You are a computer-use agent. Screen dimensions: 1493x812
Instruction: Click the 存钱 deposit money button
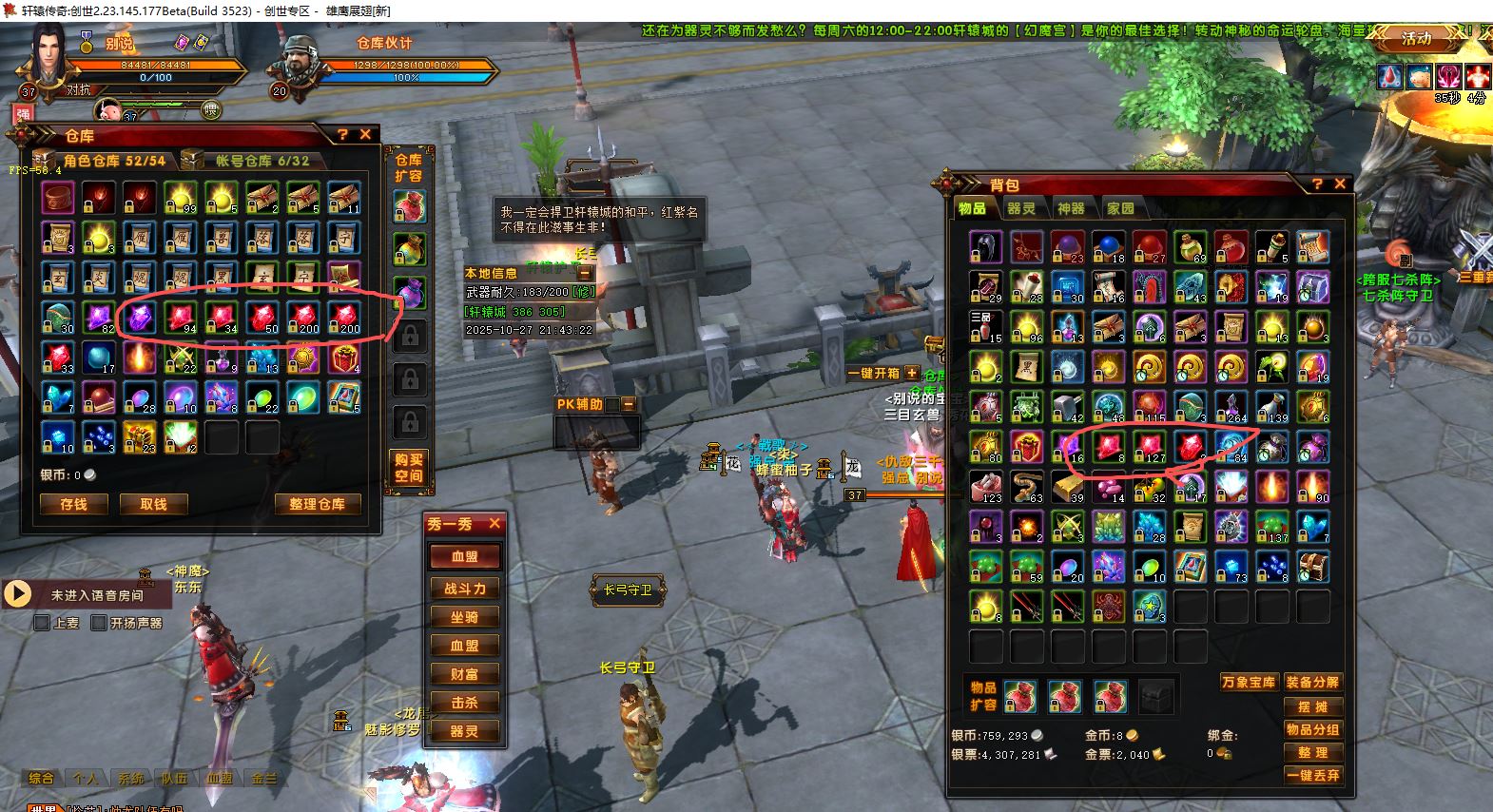pyautogui.click(x=73, y=504)
